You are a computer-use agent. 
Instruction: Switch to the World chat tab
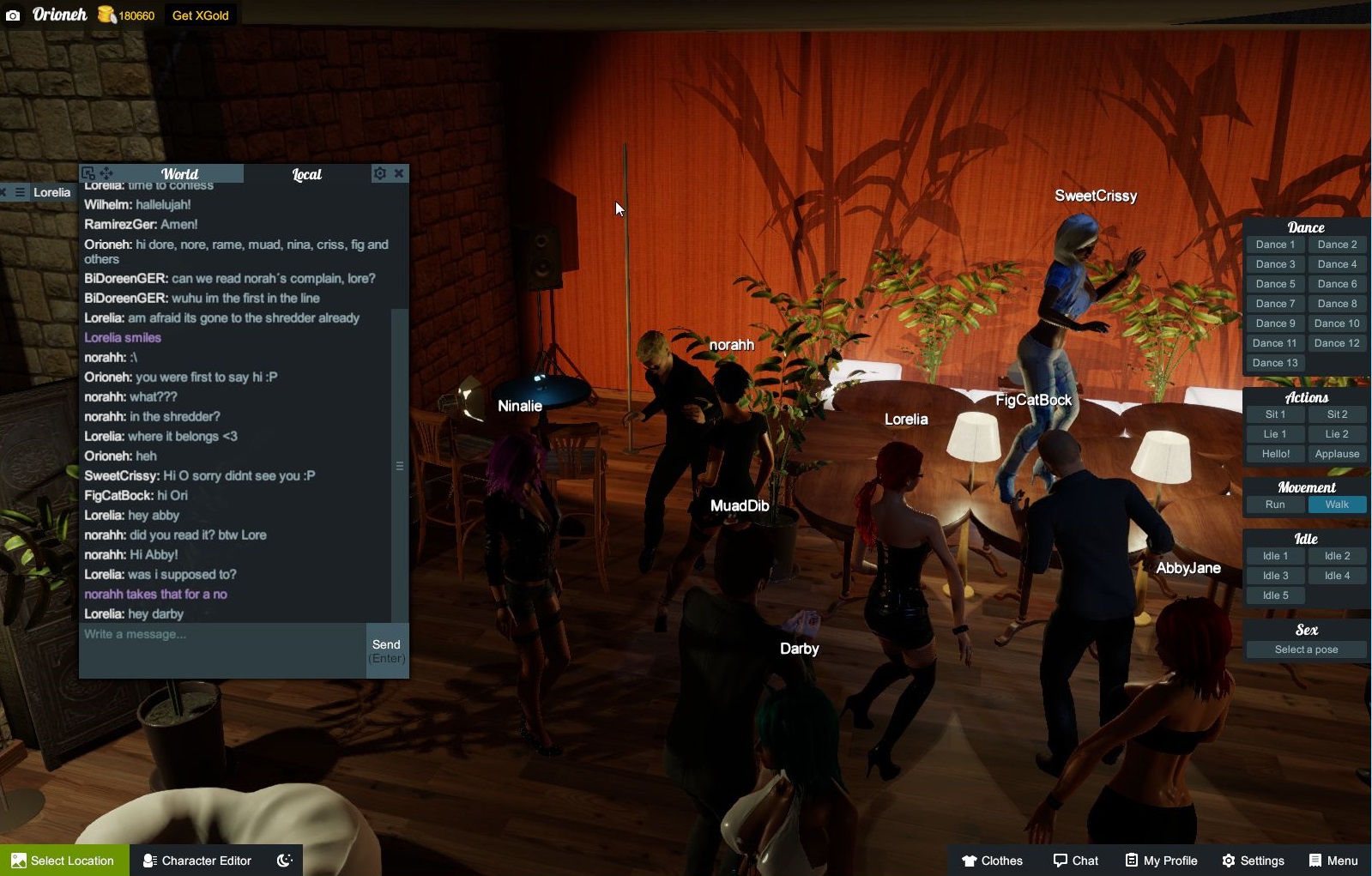[x=180, y=172]
